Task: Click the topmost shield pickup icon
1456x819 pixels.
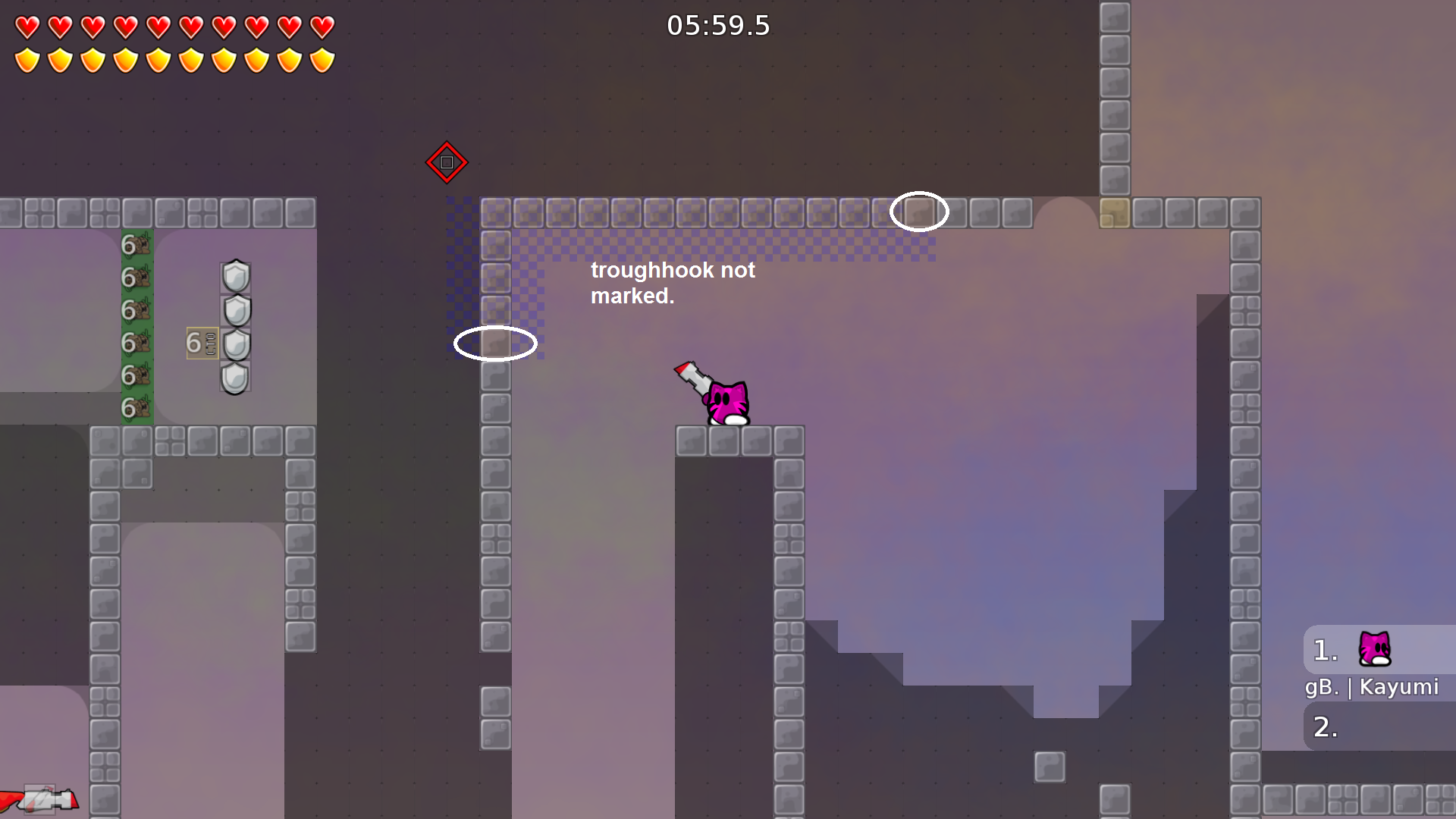Action: coord(235,275)
